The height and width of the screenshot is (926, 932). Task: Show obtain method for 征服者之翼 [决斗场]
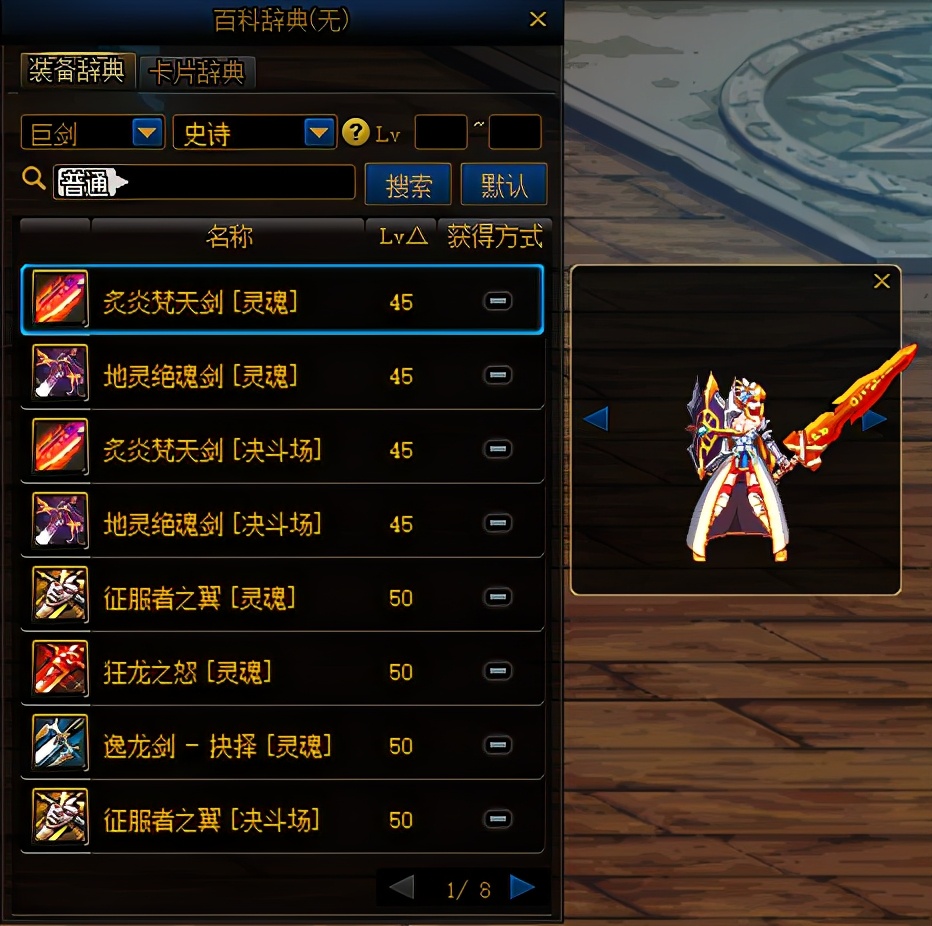point(498,819)
